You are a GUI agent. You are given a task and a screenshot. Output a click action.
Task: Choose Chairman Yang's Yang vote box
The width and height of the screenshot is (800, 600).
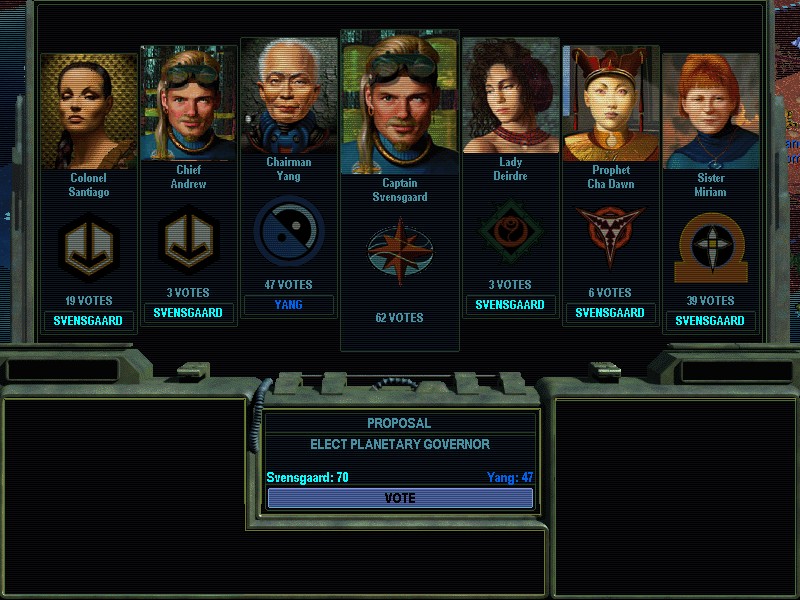pos(289,305)
